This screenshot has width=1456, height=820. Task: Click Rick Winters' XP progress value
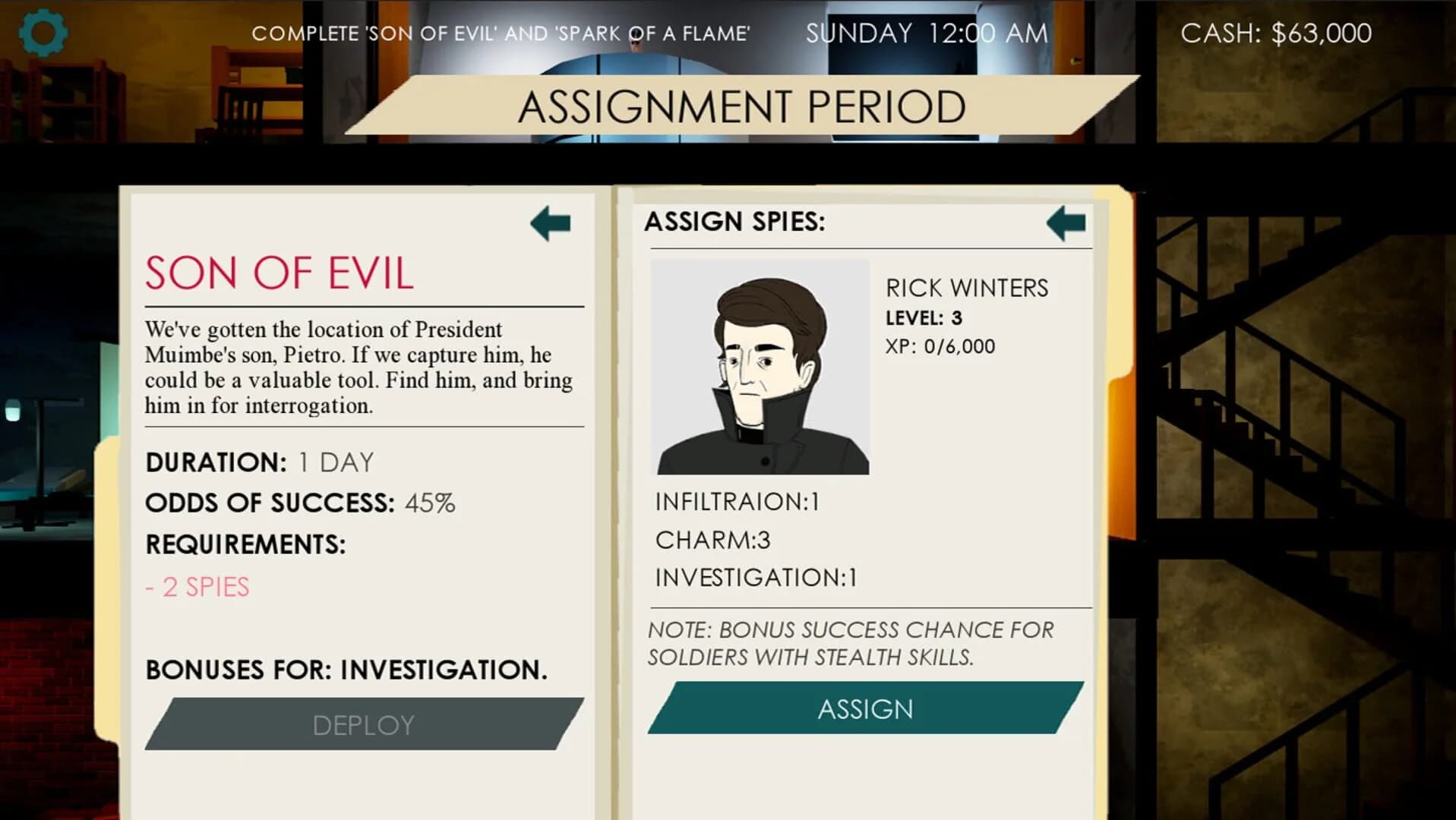(940, 346)
